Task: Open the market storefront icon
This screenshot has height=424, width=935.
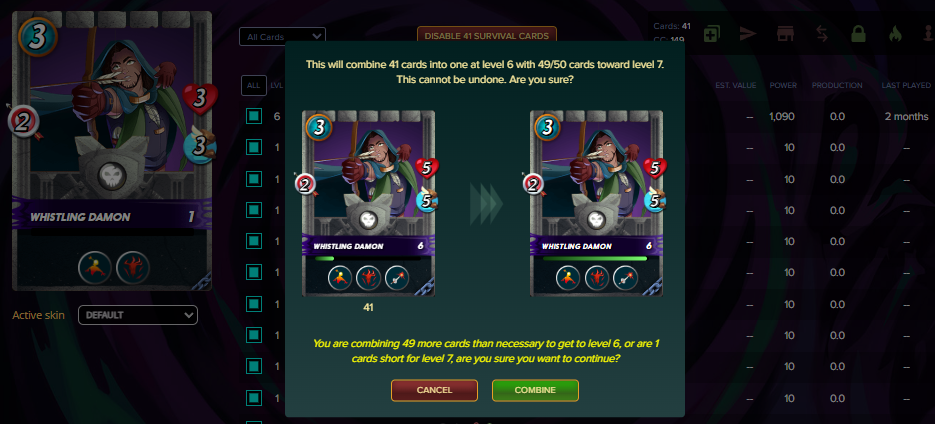Action: point(785,34)
